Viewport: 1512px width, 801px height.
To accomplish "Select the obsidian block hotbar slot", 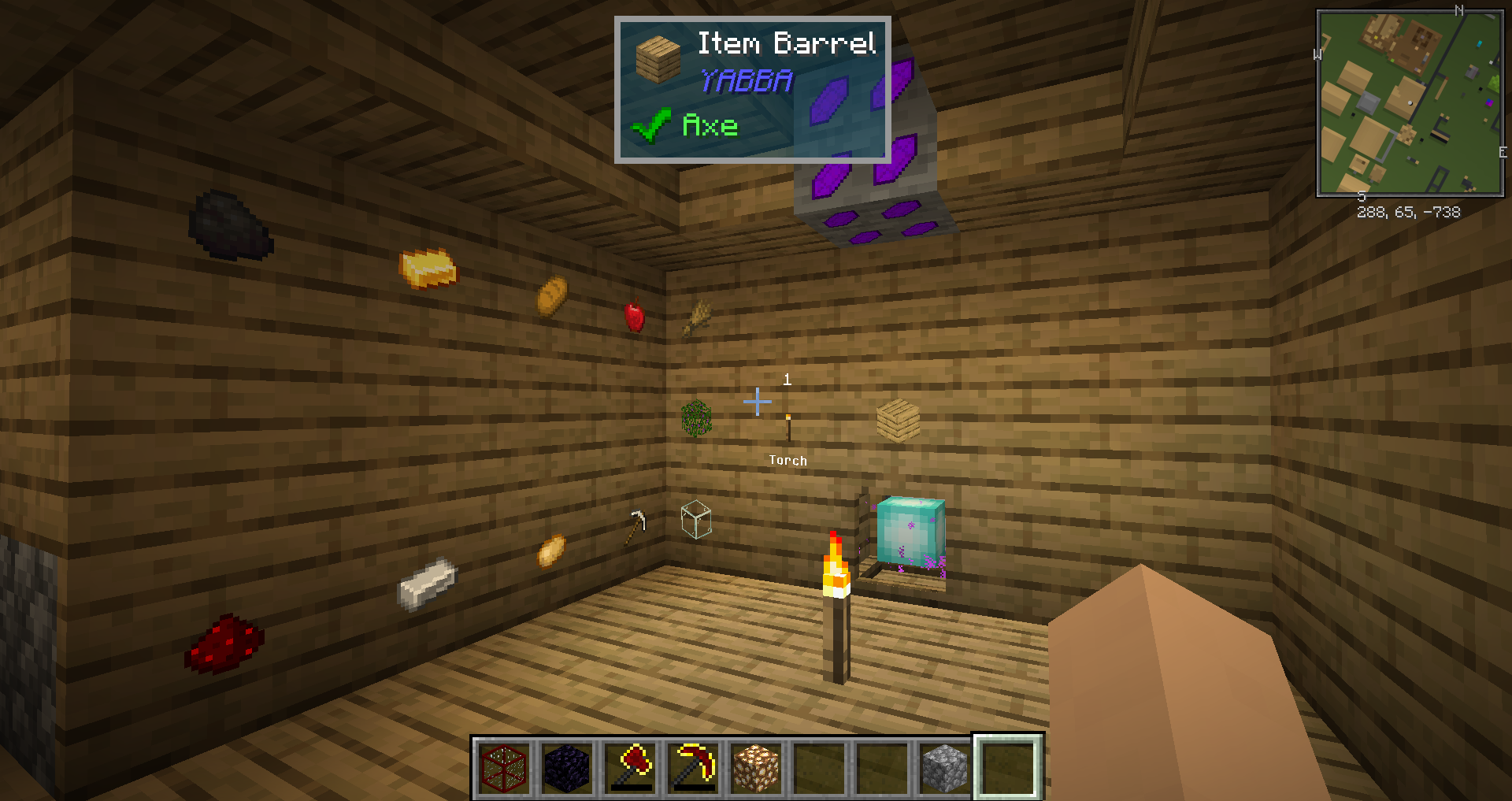I will coord(567,767).
